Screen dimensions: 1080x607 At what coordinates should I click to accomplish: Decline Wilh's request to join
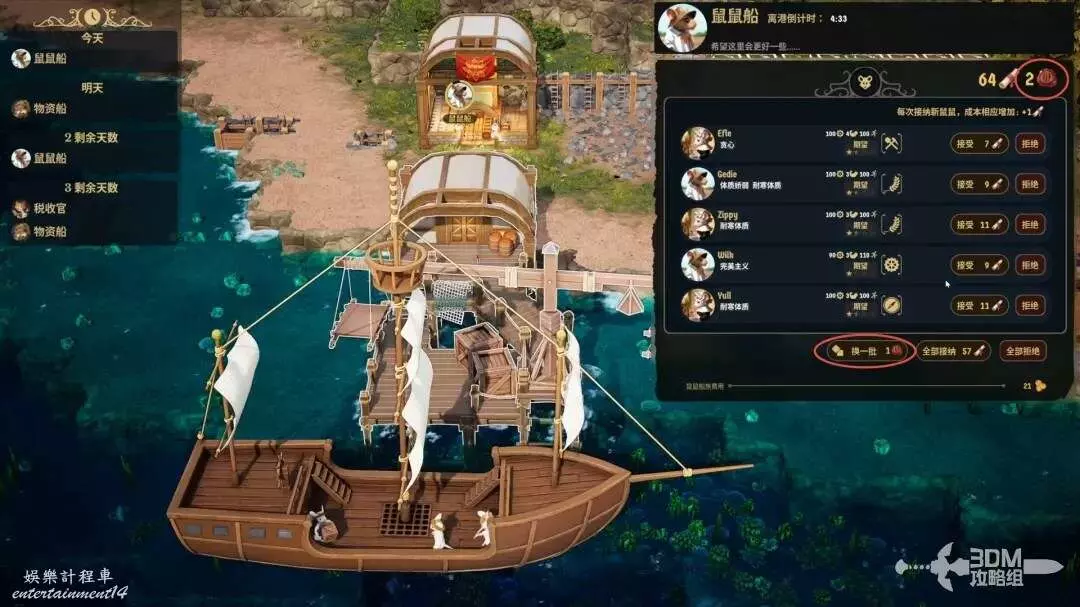(x=1030, y=265)
